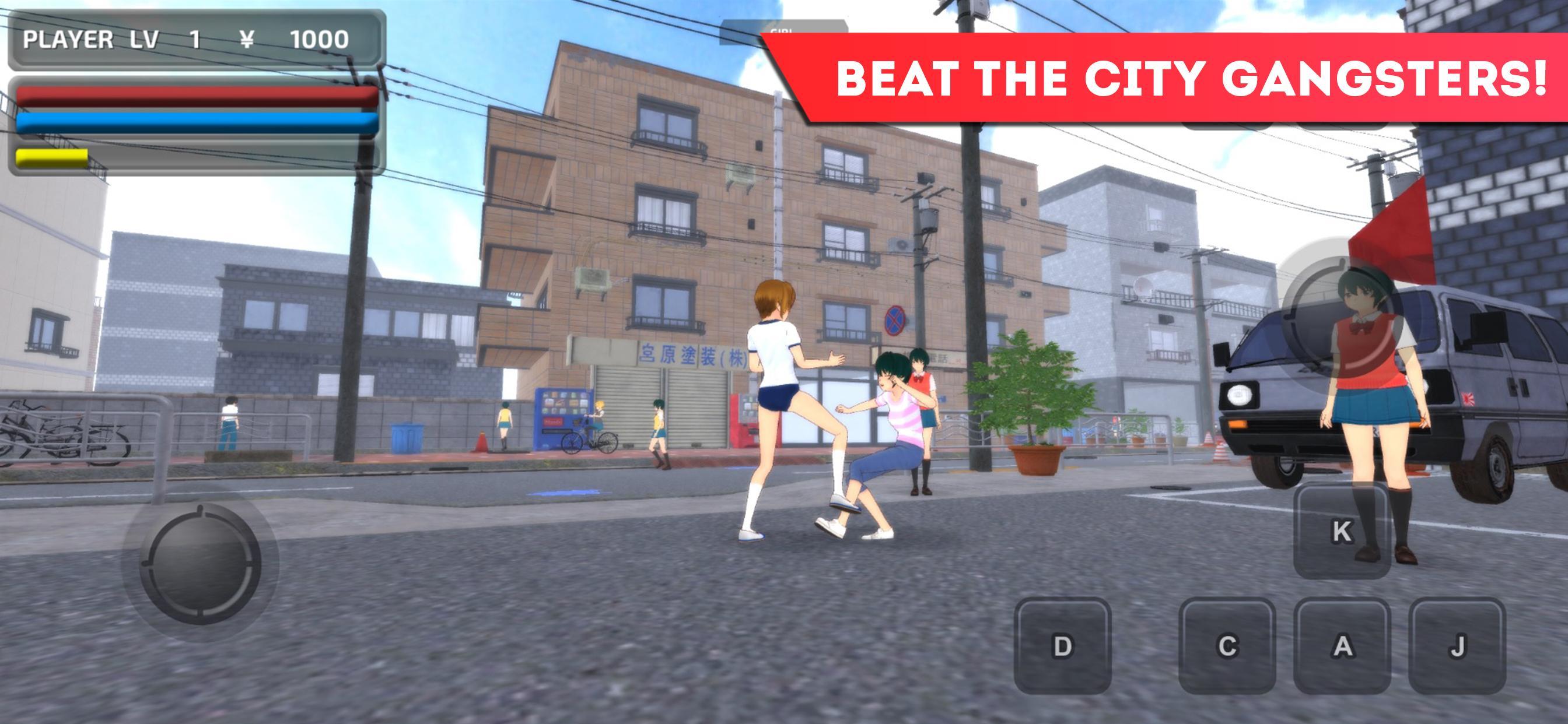Tap the blue stamina bar
1568x724 pixels.
(195, 122)
